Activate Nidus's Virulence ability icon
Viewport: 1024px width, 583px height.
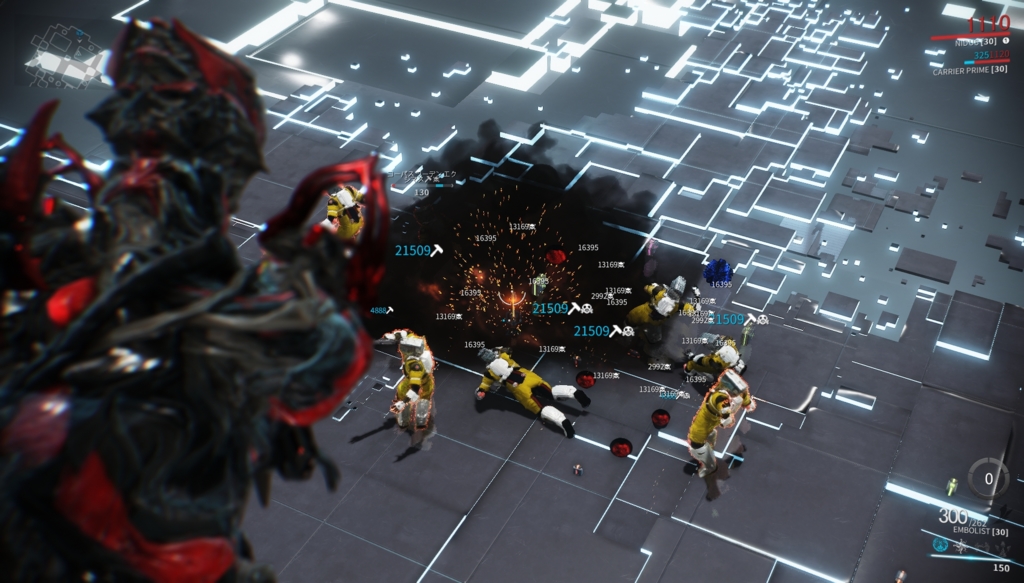[940, 545]
